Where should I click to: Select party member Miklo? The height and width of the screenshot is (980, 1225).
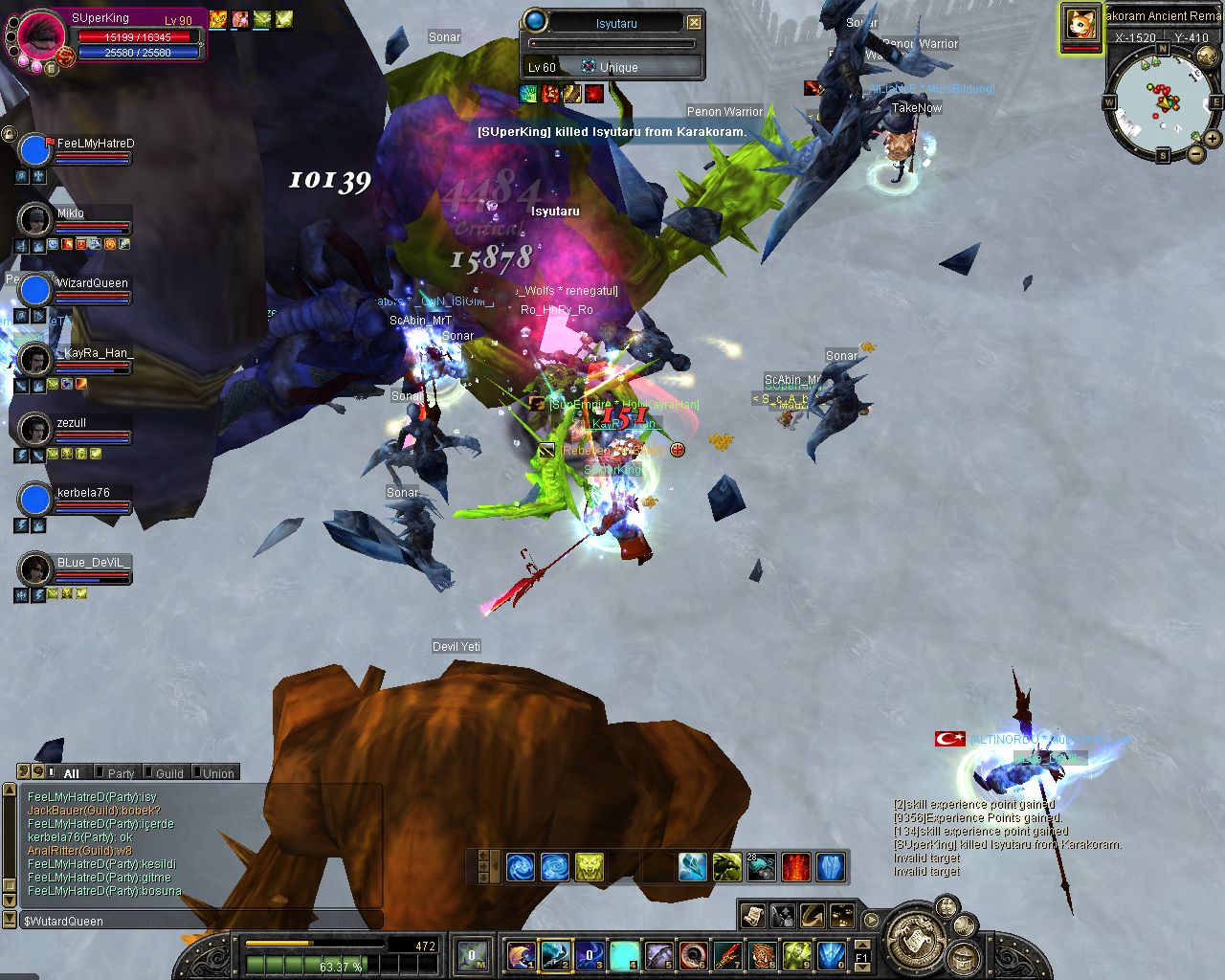tap(70, 214)
